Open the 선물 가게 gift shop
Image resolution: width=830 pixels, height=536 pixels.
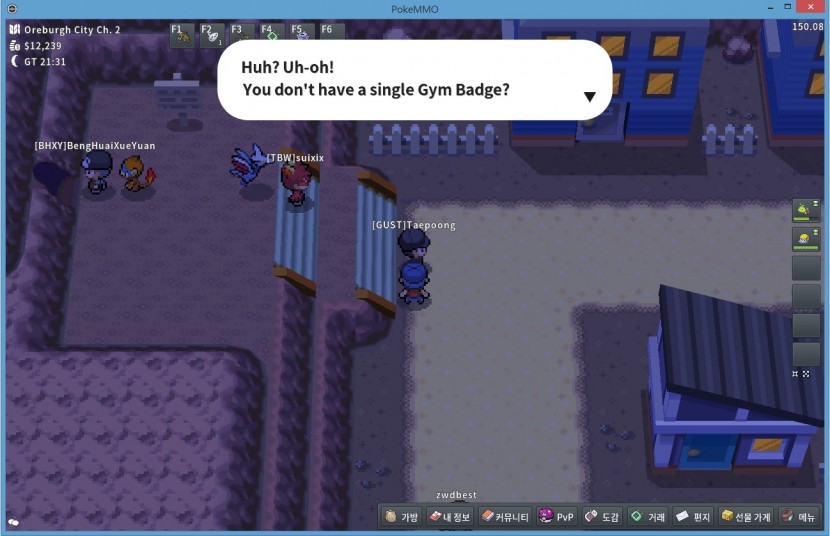click(746, 517)
